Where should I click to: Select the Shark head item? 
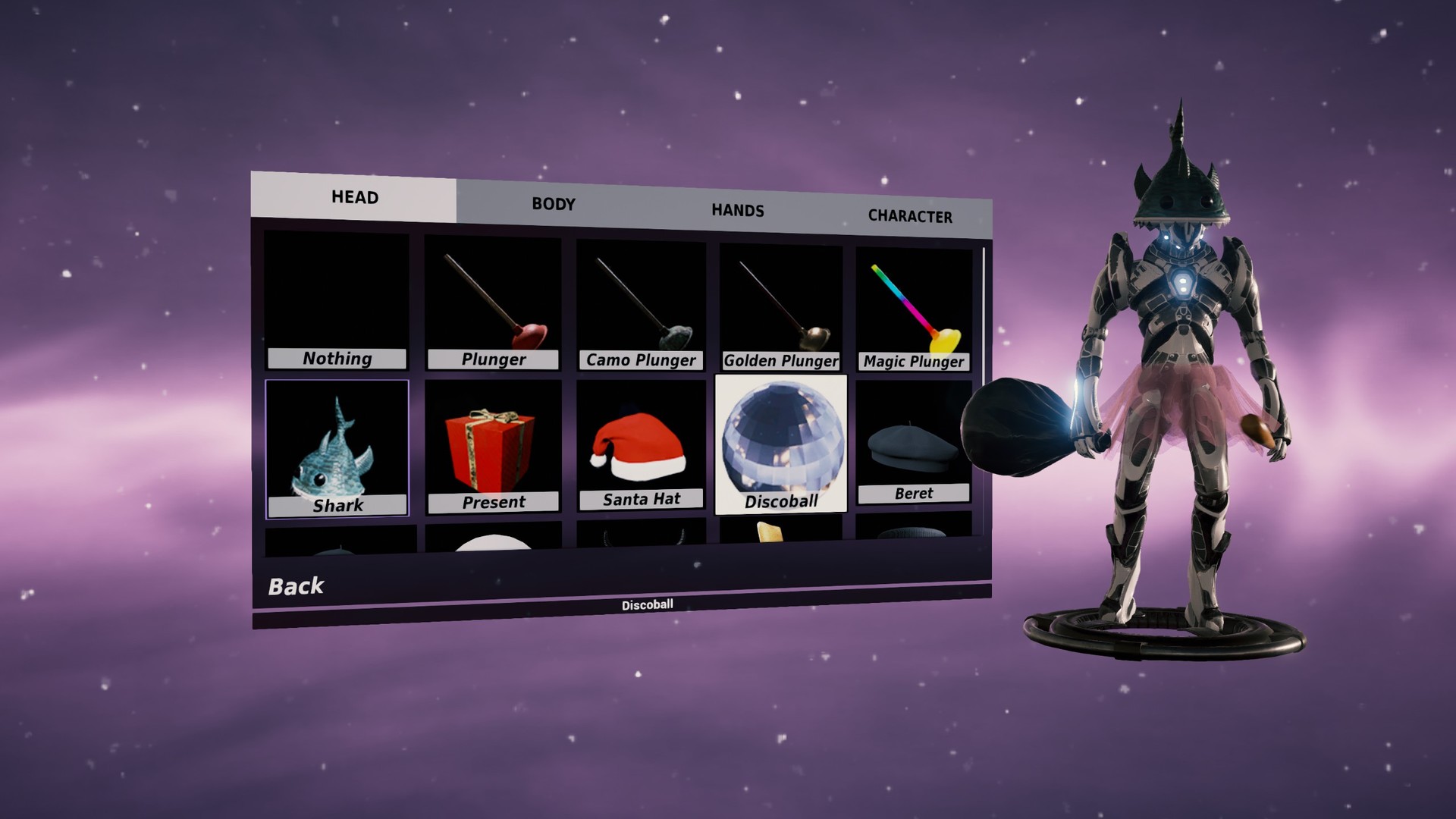pos(337,449)
